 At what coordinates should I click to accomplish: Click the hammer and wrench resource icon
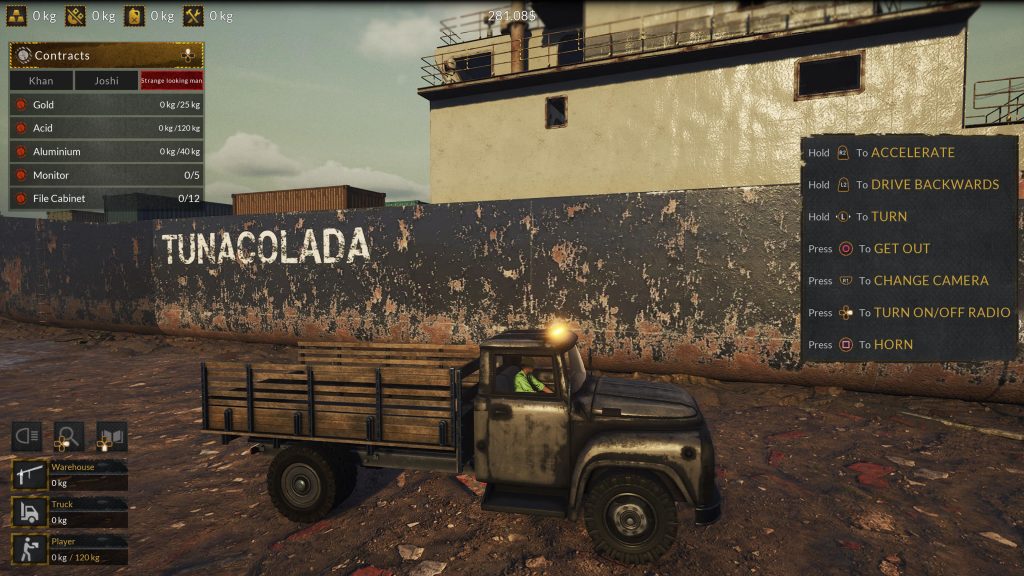click(194, 15)
